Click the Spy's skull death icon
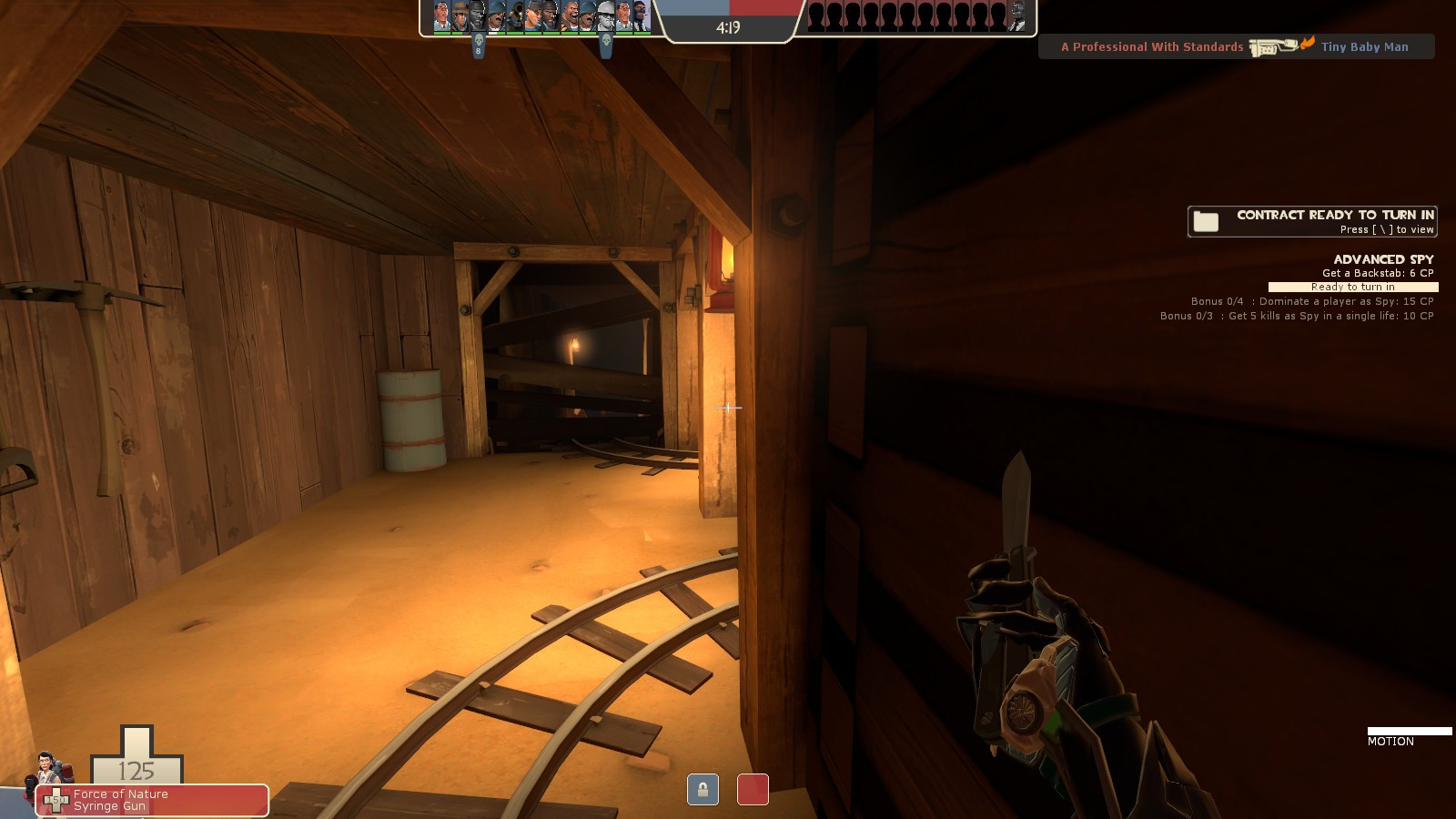 [x=606, y=38]
